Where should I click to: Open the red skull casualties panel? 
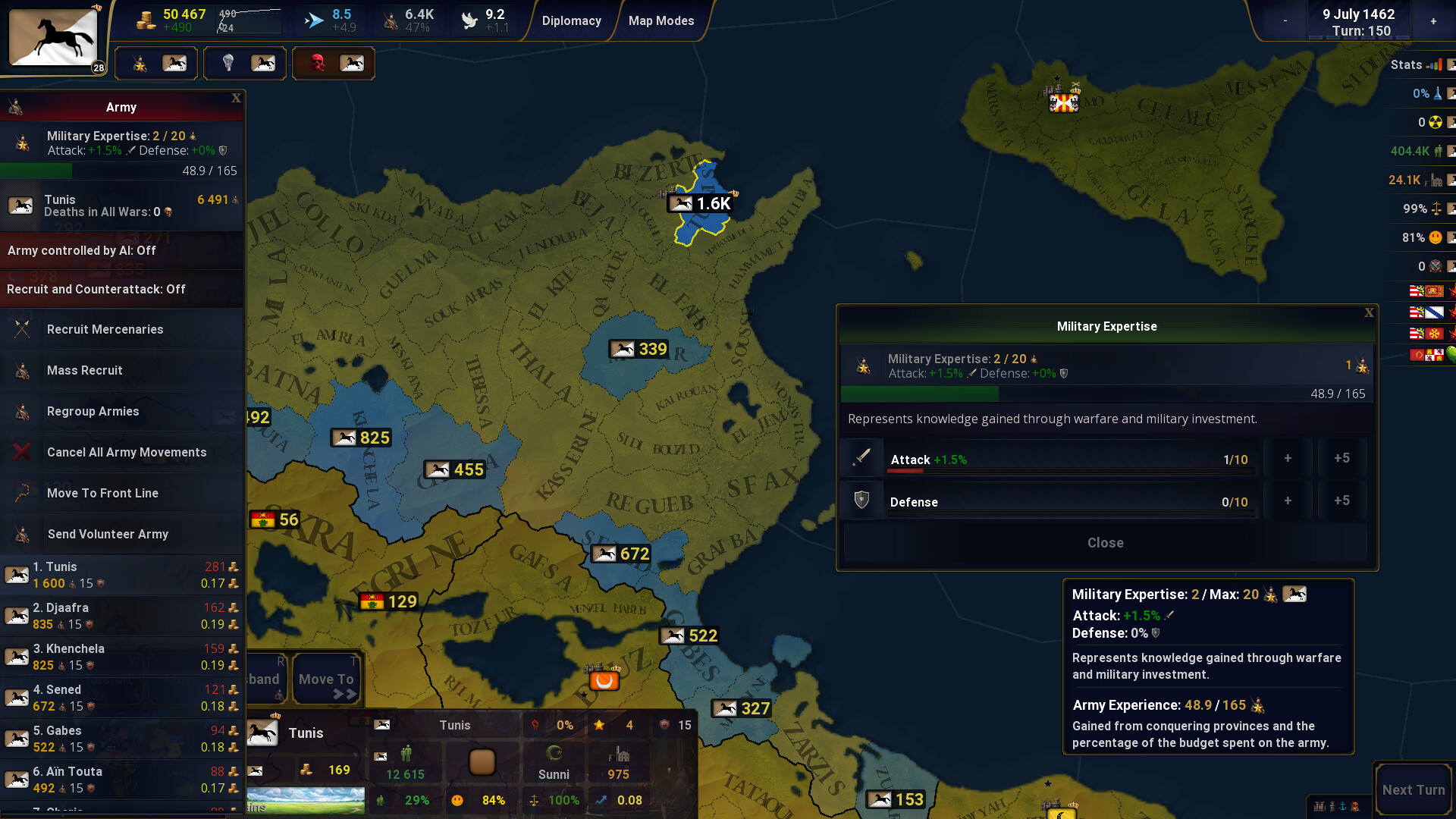click(x=318, y=64)
